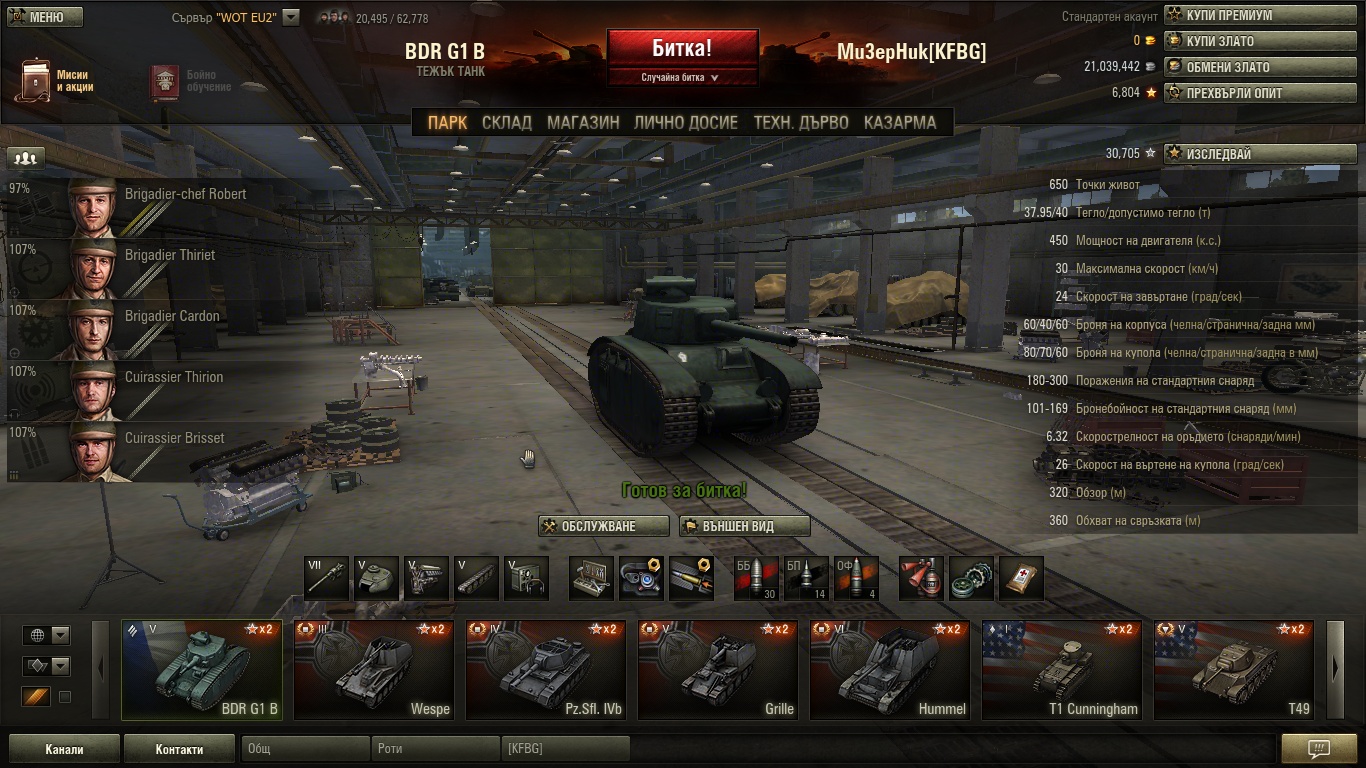The width and height of the screenshot is (1366, 768).
Task: Open the Контакти contacts button
Action: 179,749
